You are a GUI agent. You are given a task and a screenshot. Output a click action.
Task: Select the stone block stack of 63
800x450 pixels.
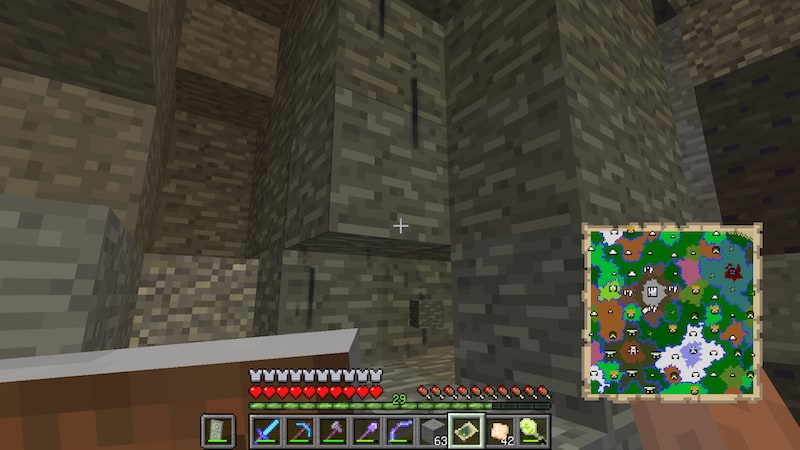click(x=431, y=431)
